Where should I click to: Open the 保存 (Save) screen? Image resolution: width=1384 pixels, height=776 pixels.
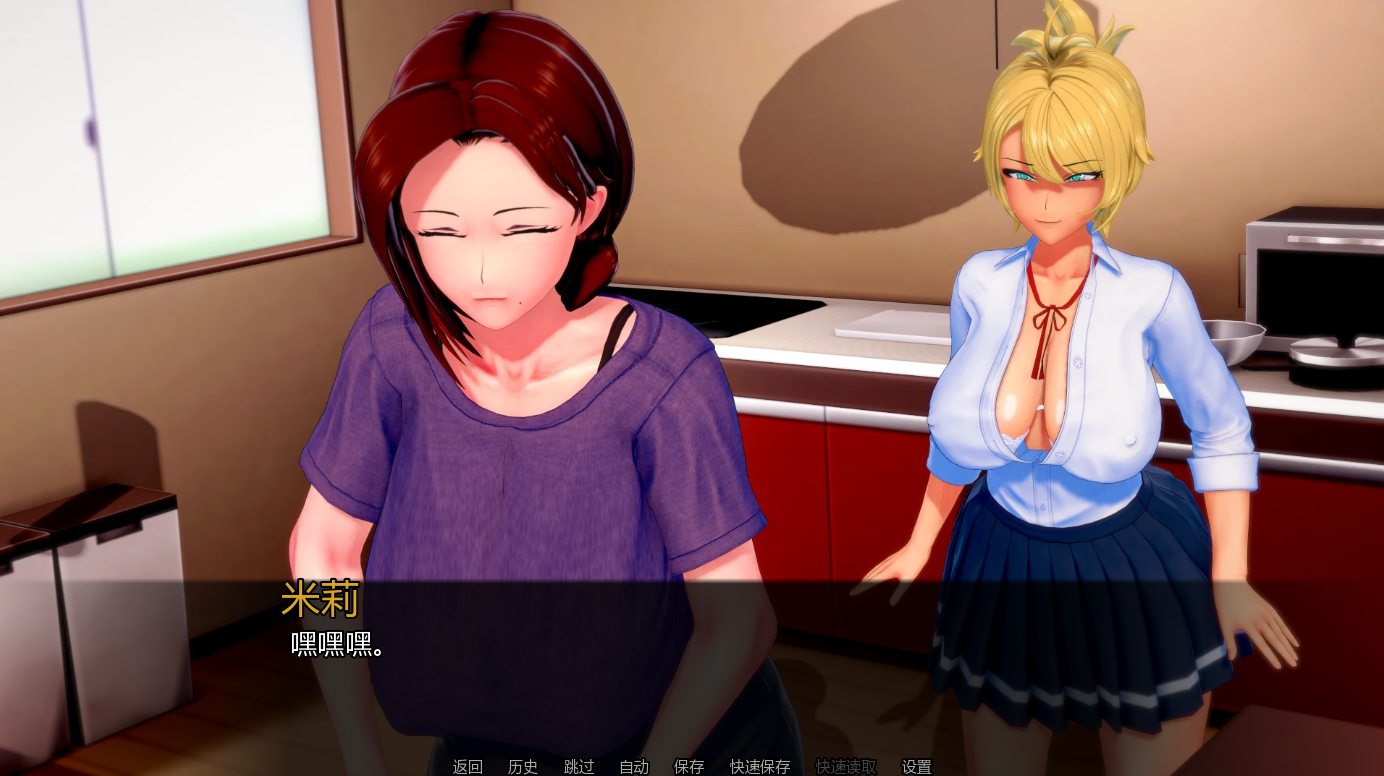click(689, 767)
